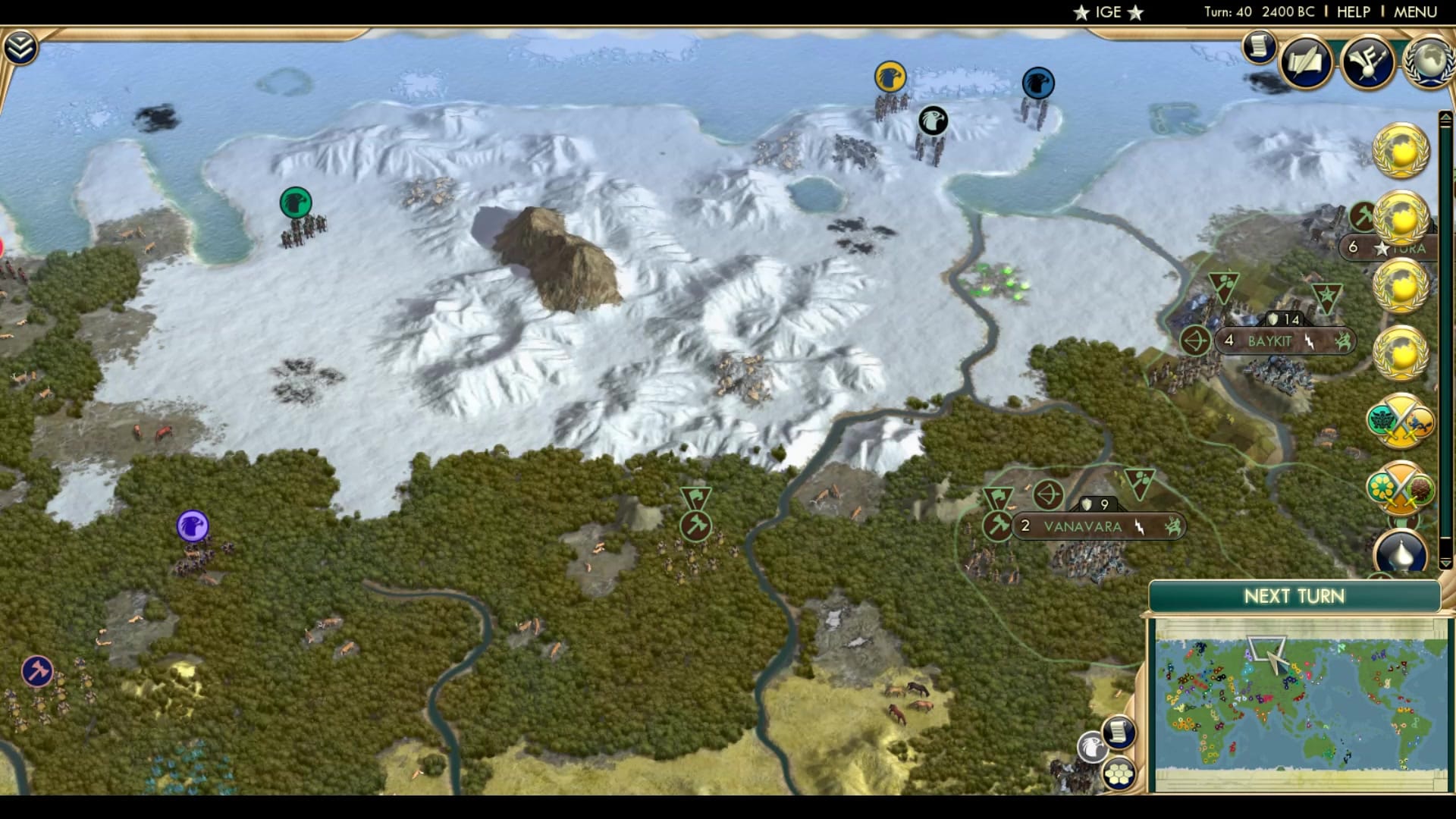This screenshot has height=819, width=1456.
Task: Click the topmost city-state medal notification
Action: pos(1399,150)
